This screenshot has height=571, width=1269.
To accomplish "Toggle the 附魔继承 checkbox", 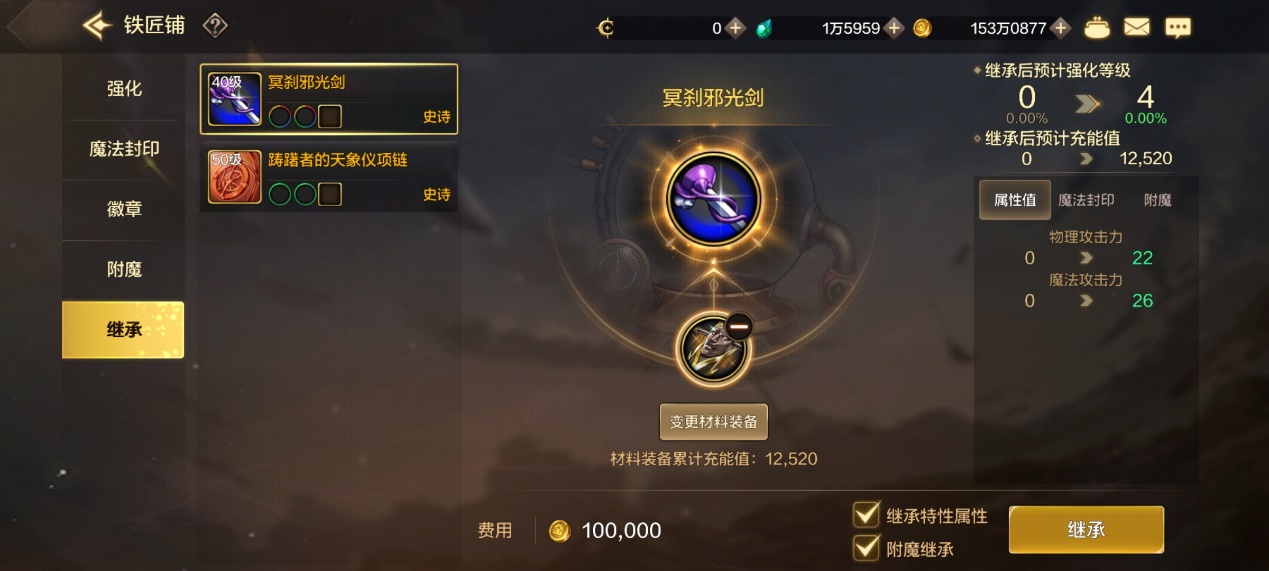I will 866,548.
